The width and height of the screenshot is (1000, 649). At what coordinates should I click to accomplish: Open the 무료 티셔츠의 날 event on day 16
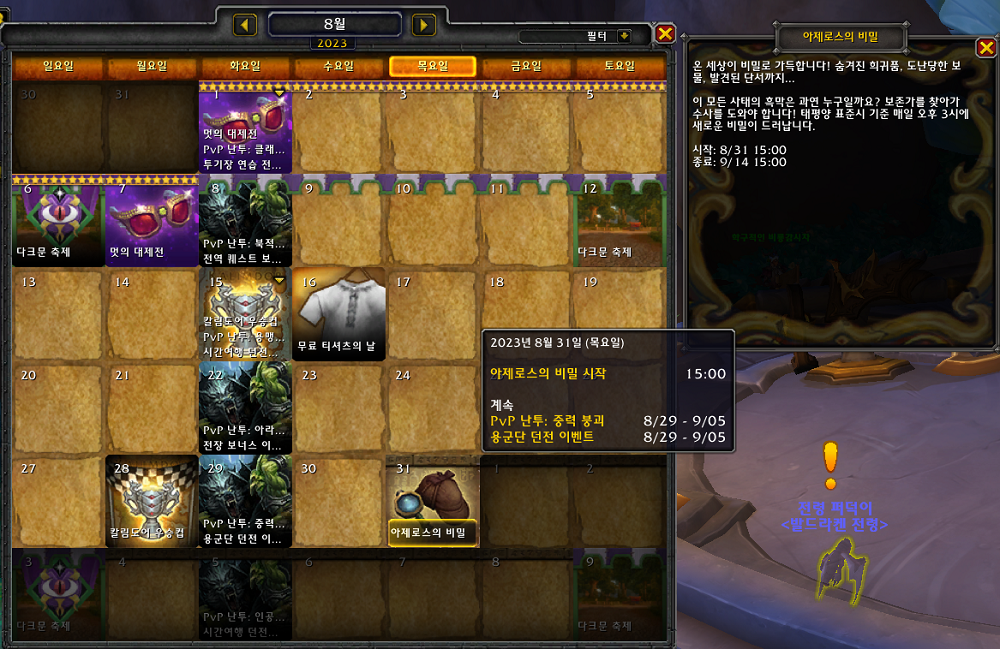(x=340, y=314)
